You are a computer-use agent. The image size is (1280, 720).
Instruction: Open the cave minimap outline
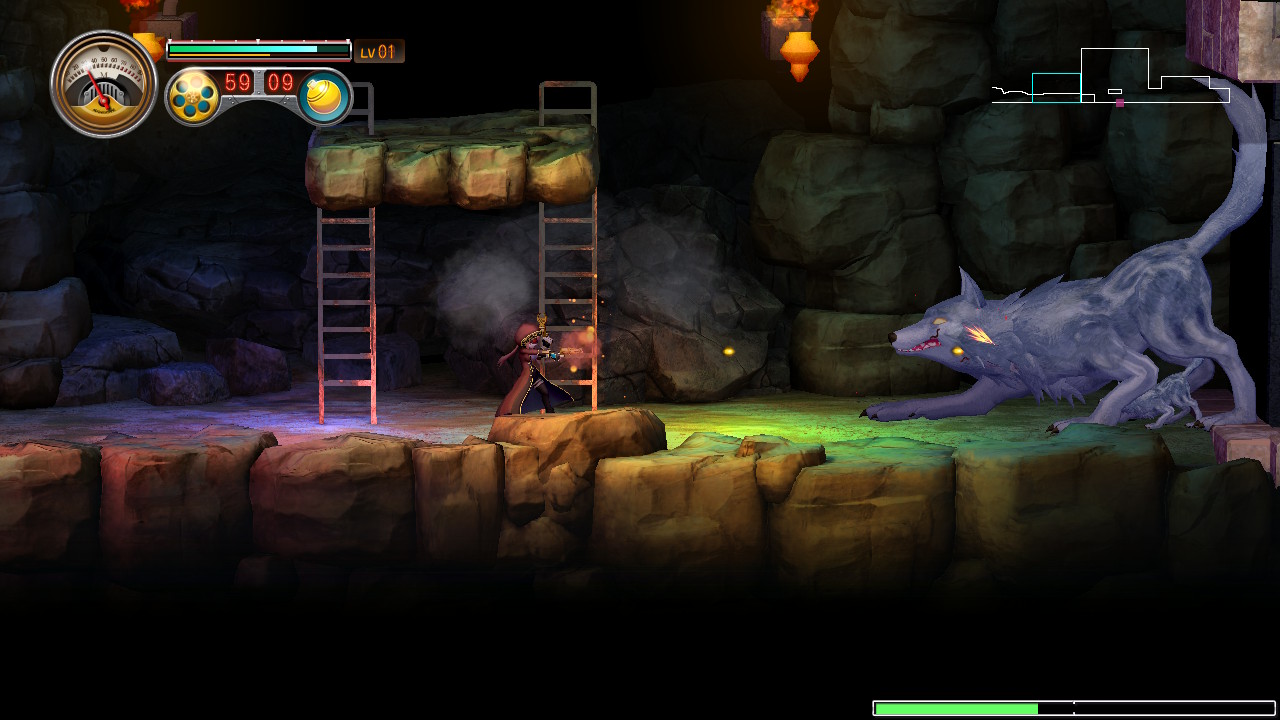pyautogui.click(x=1110, y=78)
